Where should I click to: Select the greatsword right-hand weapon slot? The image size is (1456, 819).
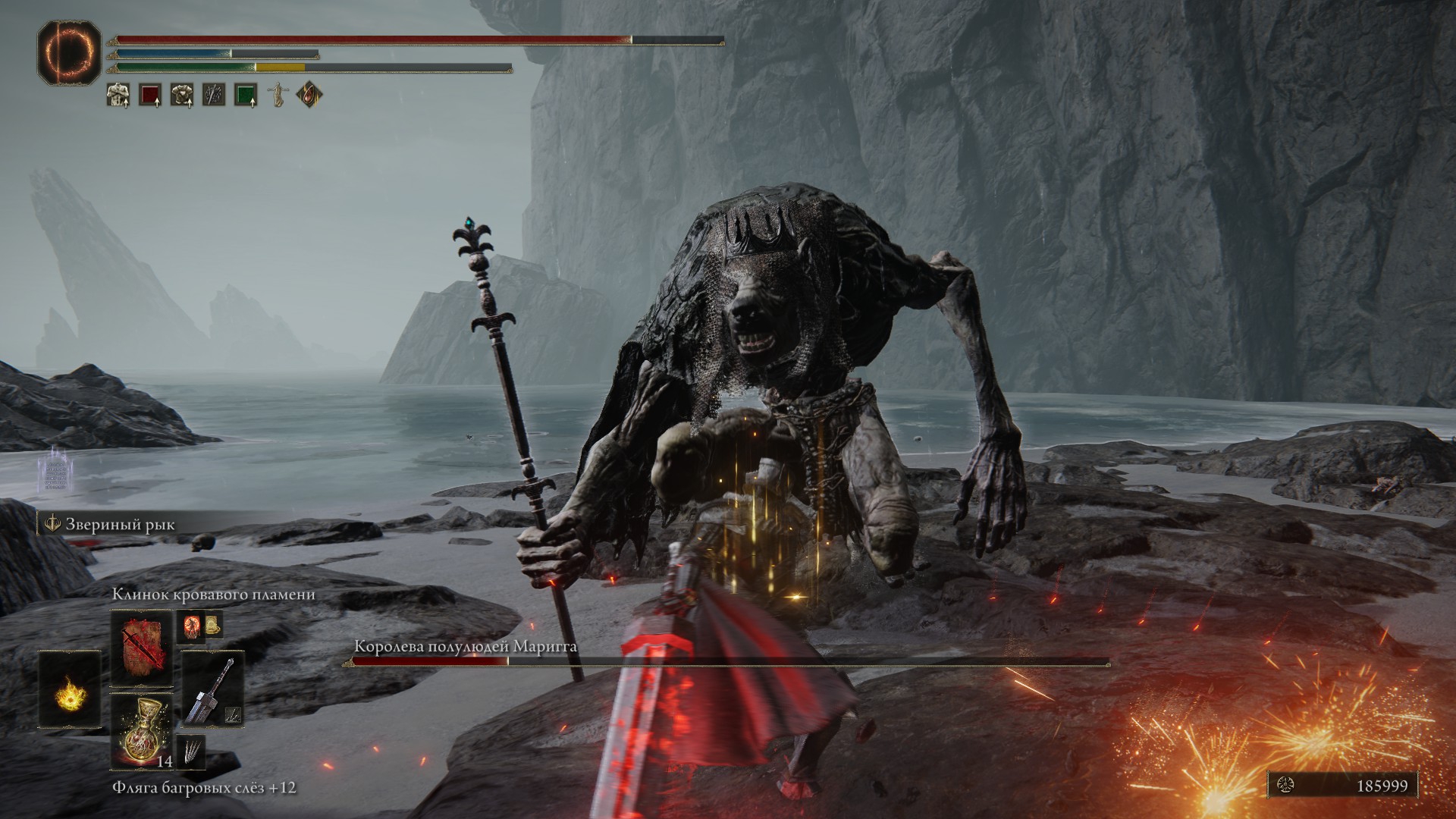click(212, 689)
